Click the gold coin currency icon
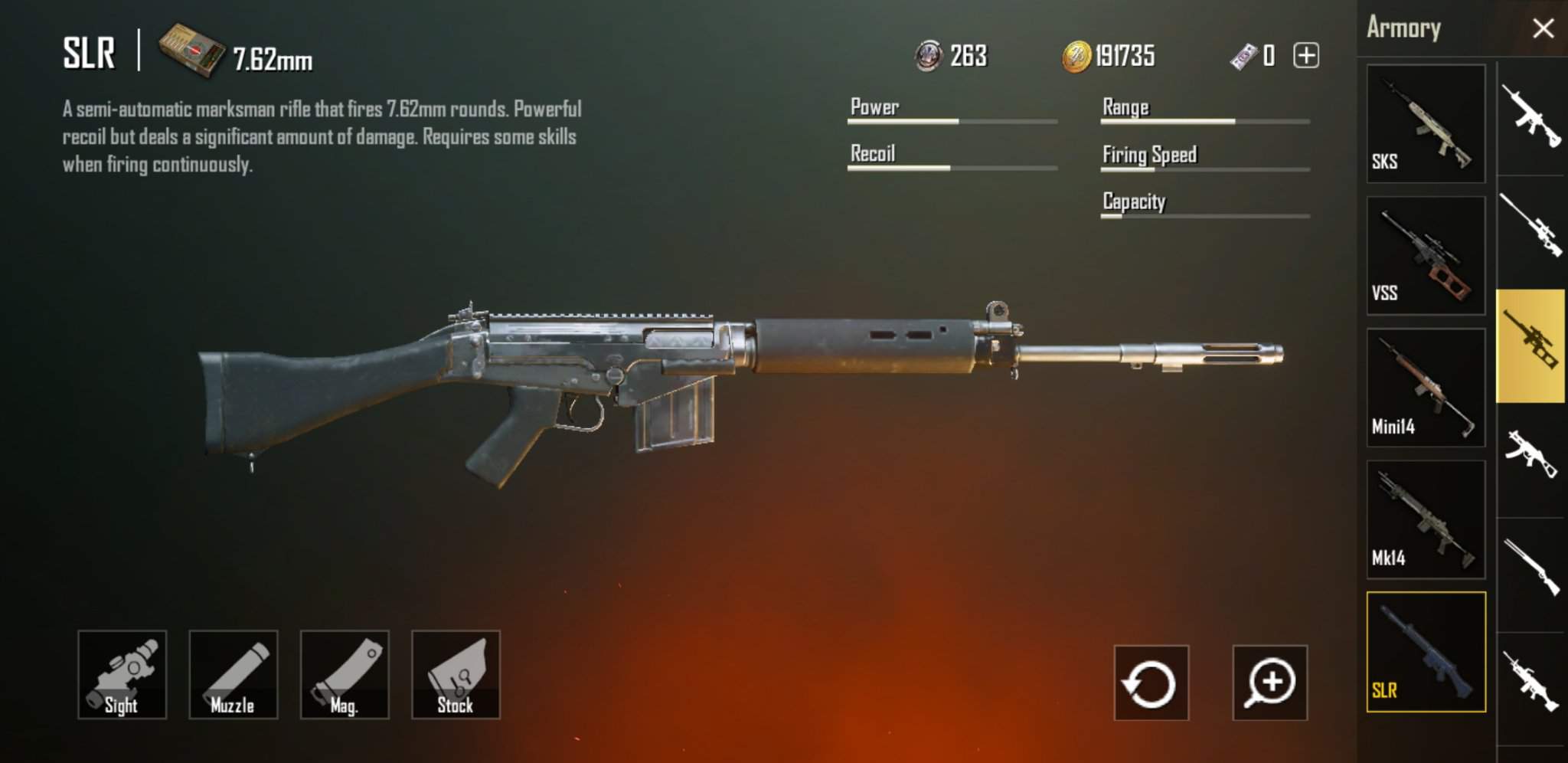Screen dimensions: 1568x763 (1078, 56)
